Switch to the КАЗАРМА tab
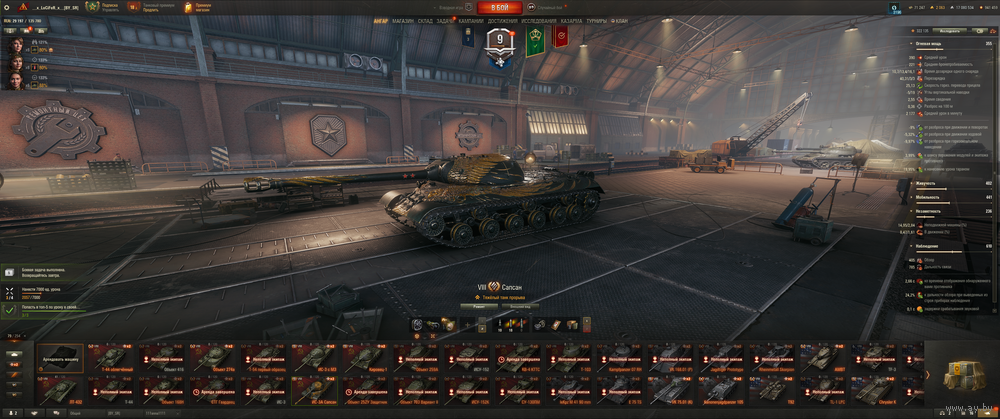 (x=571, y=20)
